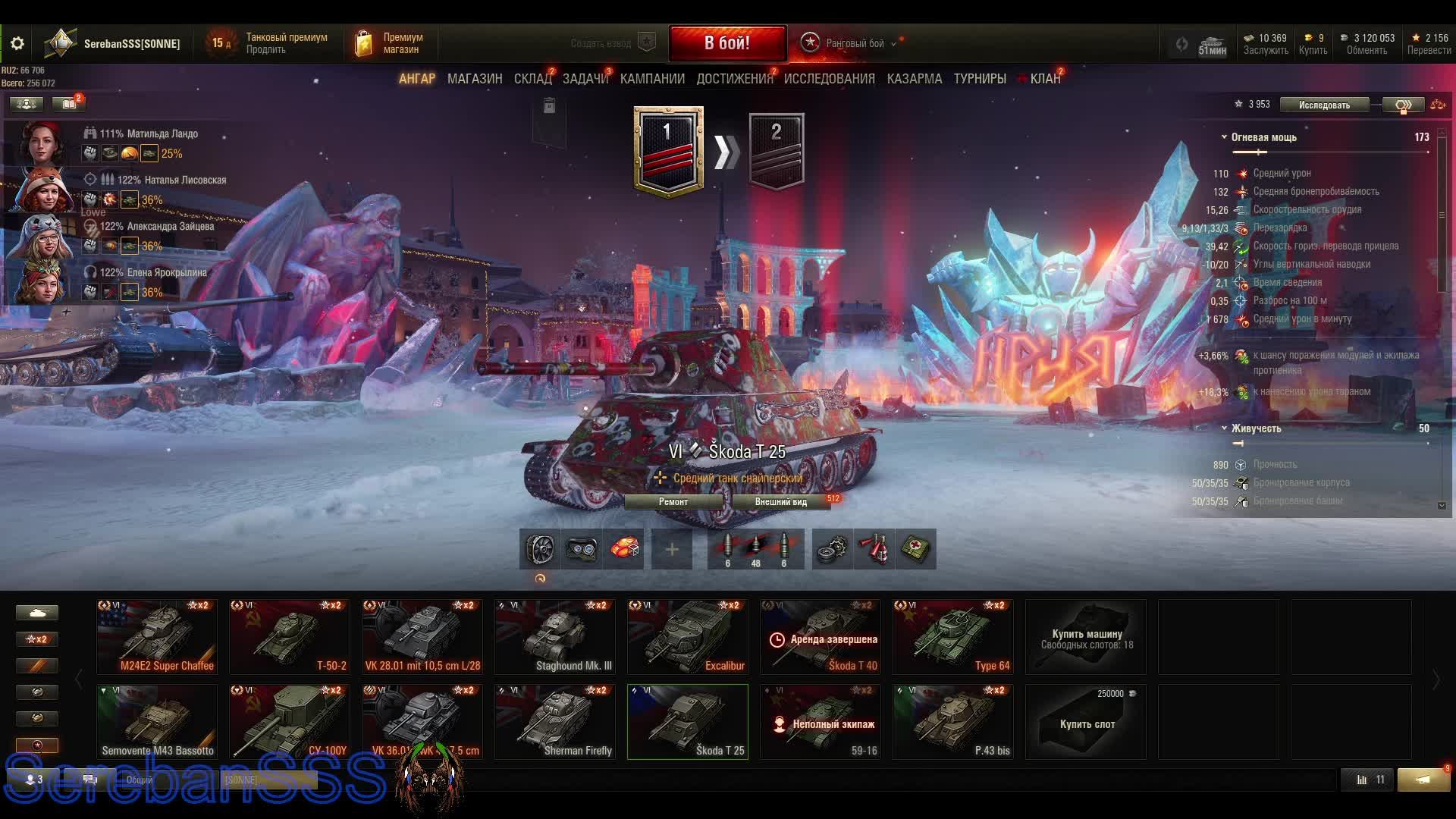Screen dimensions: 1456x819
Task: Repair tank with the Ремонт button
Action: click(673, 502)
